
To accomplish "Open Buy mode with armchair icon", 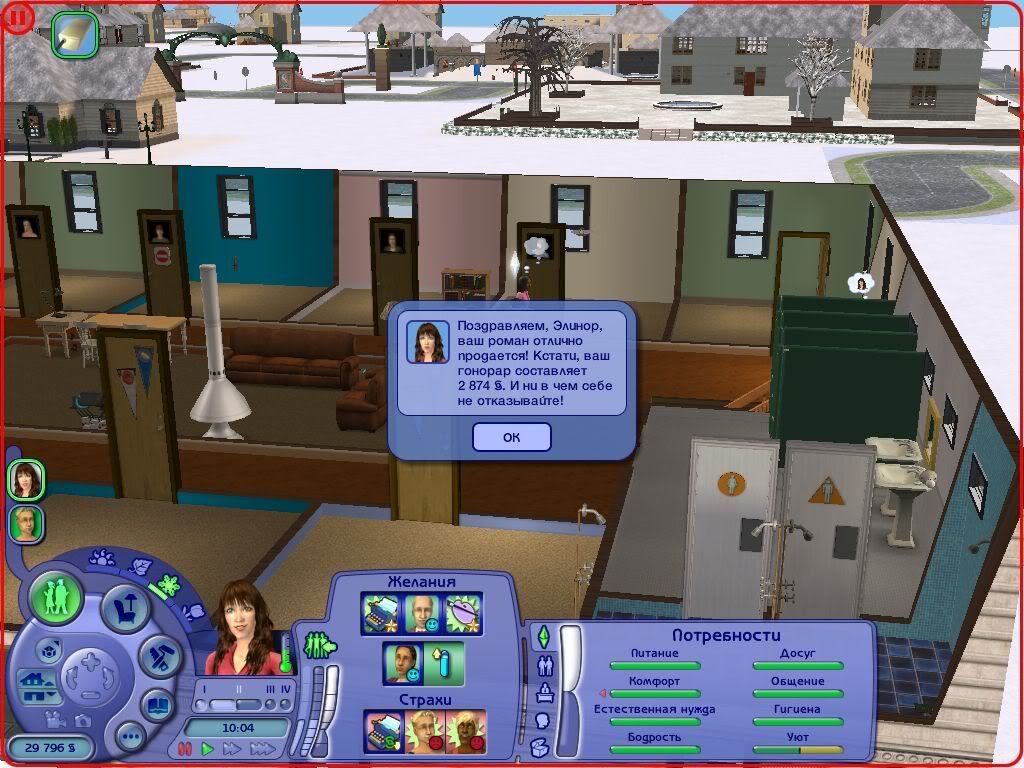I will pos(127,609).
